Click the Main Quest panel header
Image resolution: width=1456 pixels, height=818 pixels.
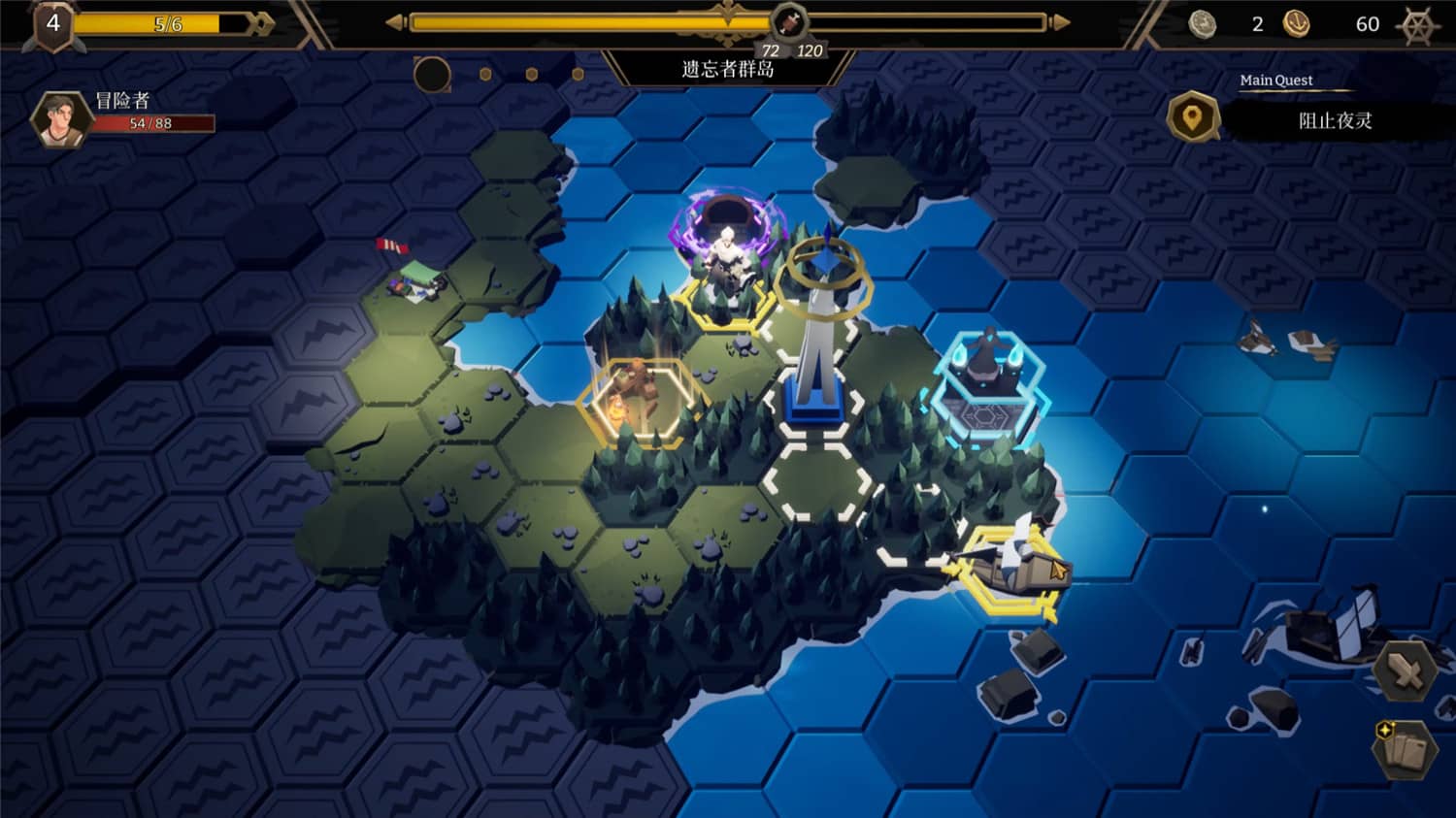click(x=1276, y=80)
